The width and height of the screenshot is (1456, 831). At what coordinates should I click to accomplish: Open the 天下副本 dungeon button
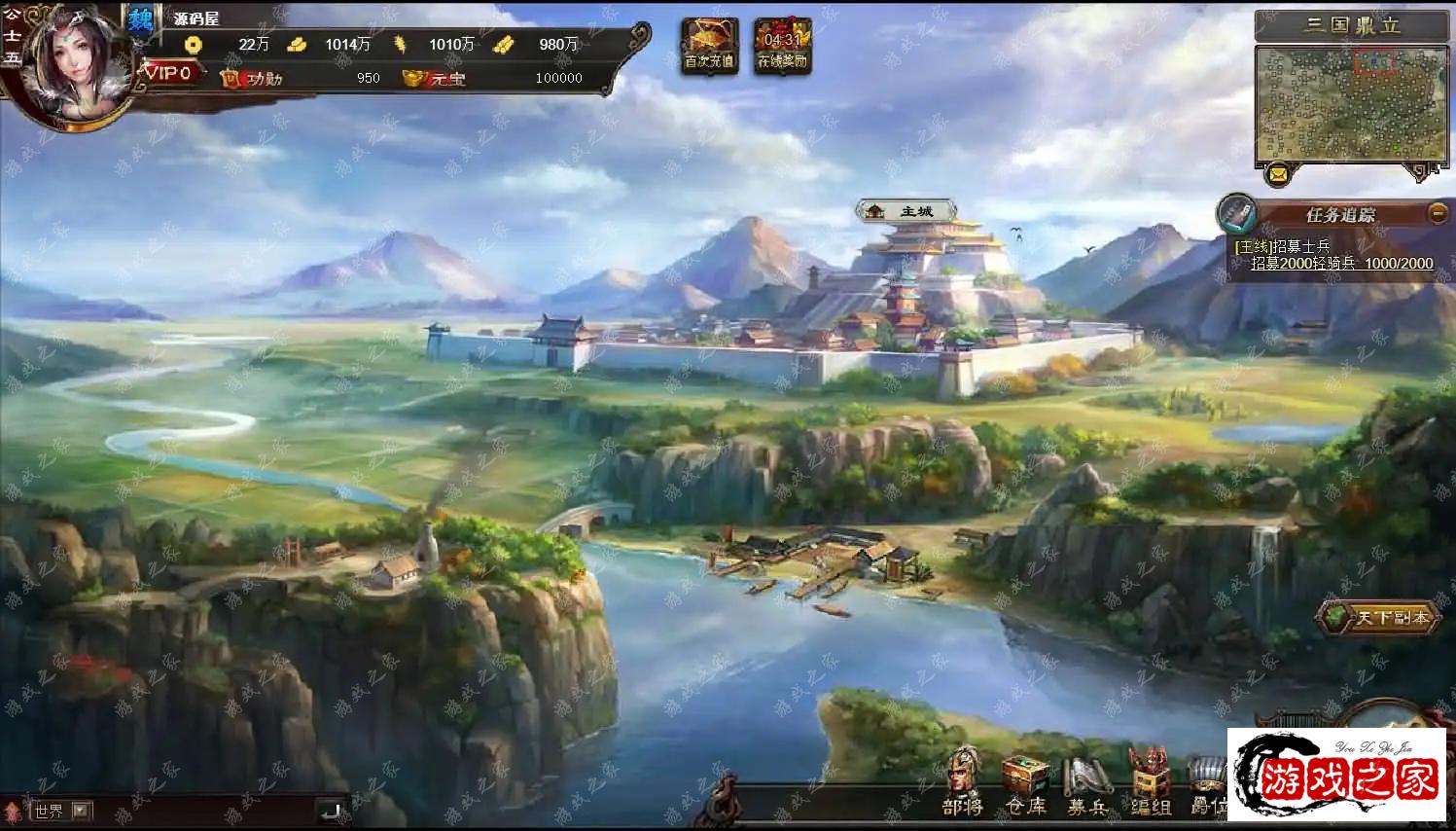[1380, 617]
